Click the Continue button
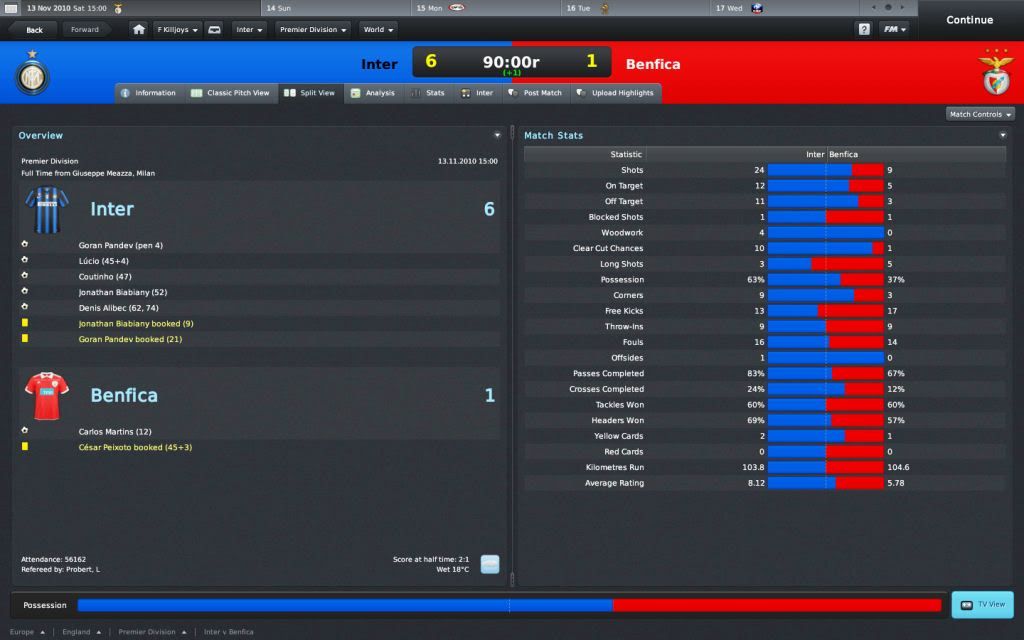Viewport: 1024px width, 640px height. pos(969,20)
